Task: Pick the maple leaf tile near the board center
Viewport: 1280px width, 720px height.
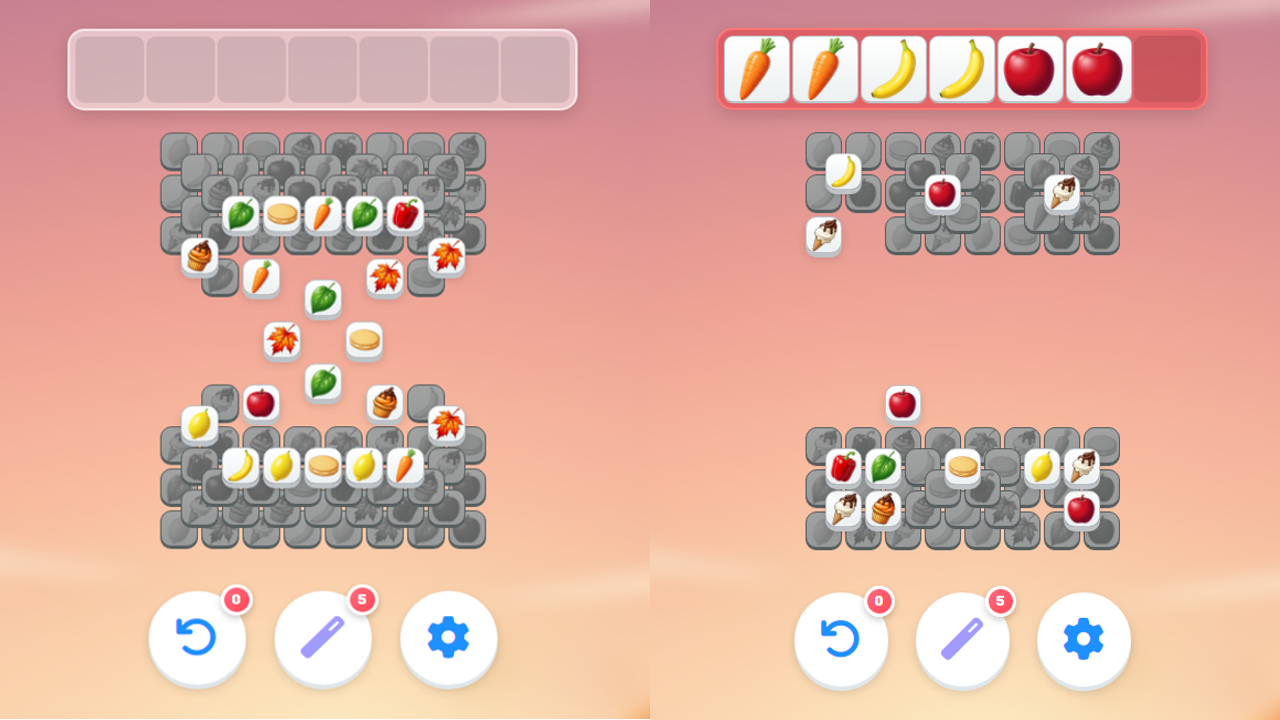Action: click(x=283, y=340)
